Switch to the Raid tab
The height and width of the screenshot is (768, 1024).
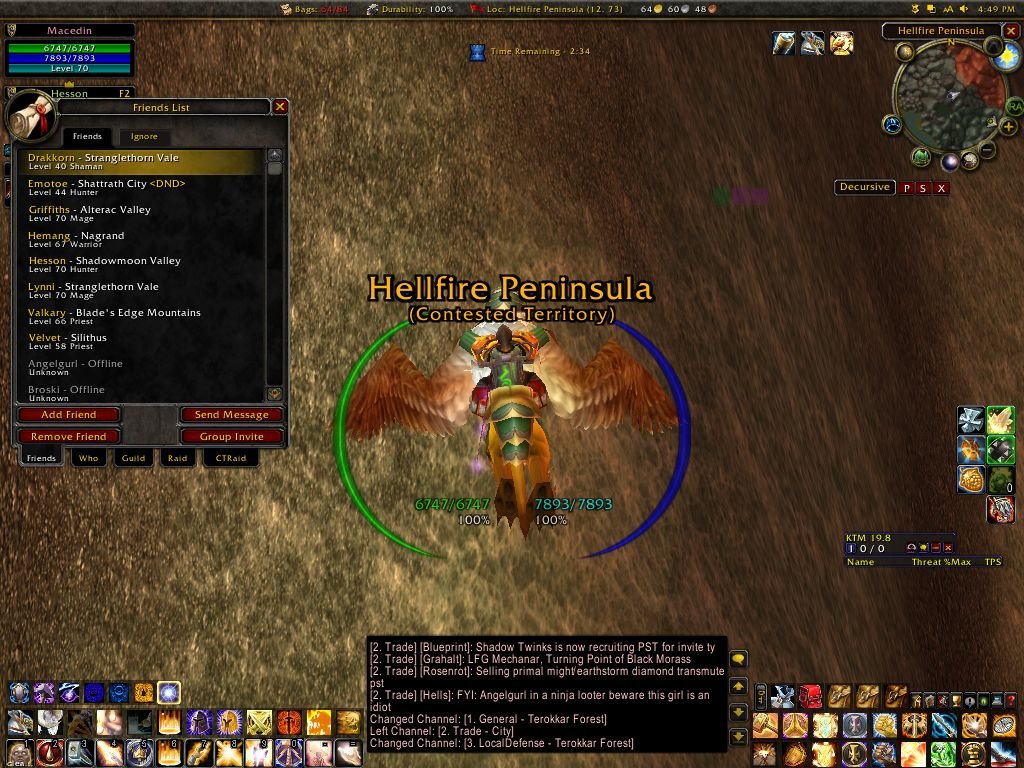coord(177,458)
